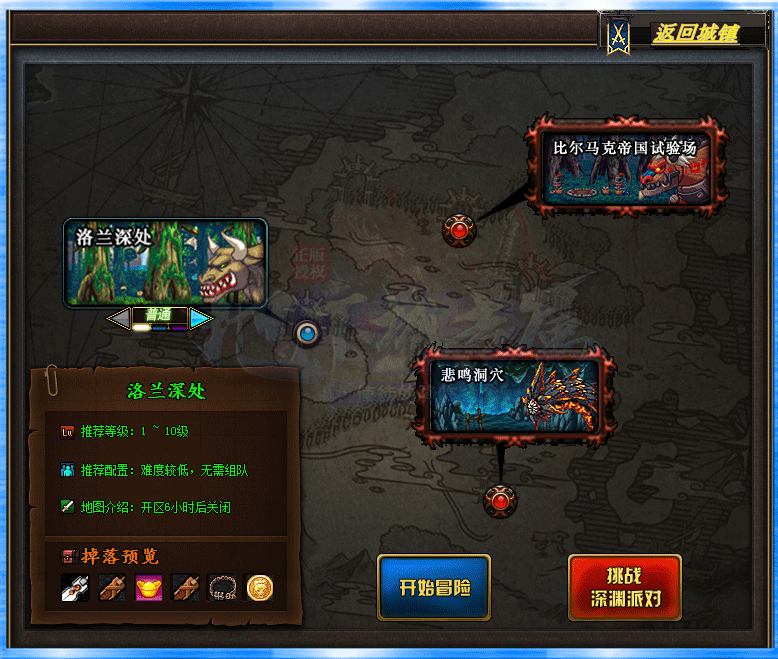Click the 返回城镇 return-to-town button
This screenshot has width=778, height=659.
[x=695, y=34]
